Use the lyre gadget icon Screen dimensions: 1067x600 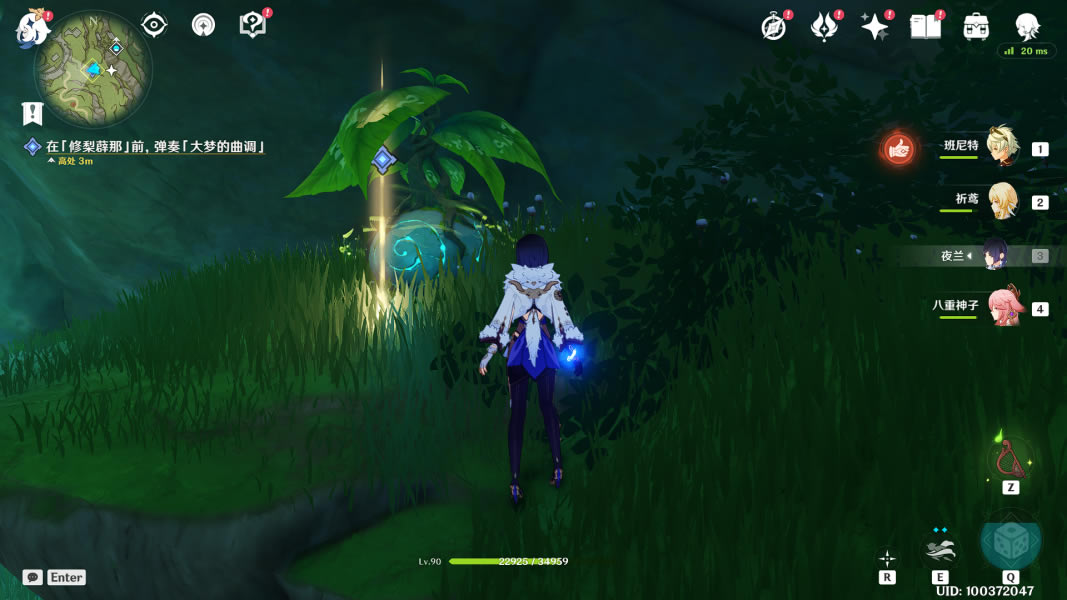(1010, 458)
